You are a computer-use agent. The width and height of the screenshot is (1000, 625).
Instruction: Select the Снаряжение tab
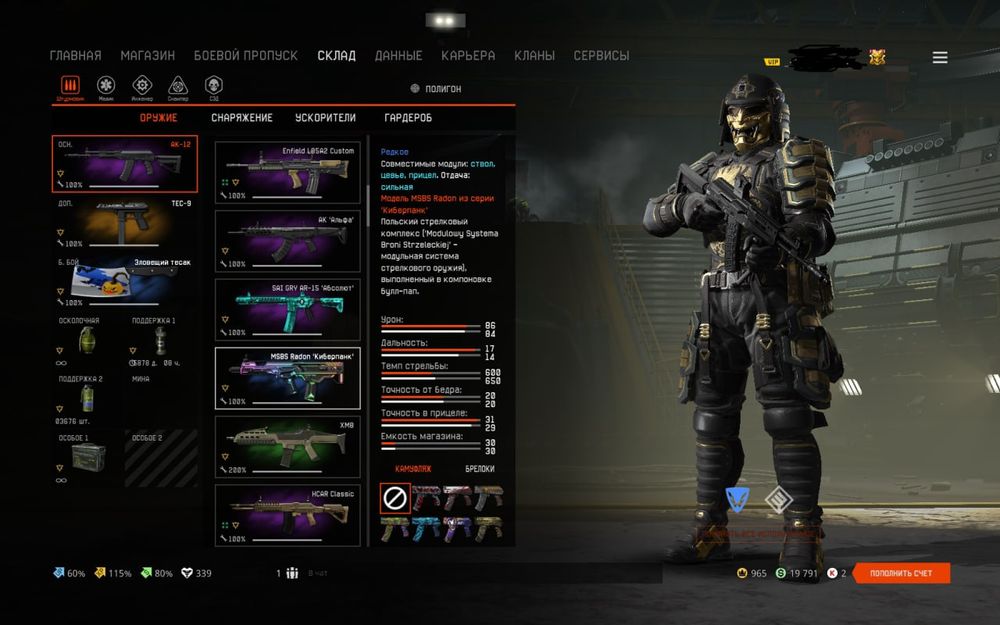tap(241, 118)
